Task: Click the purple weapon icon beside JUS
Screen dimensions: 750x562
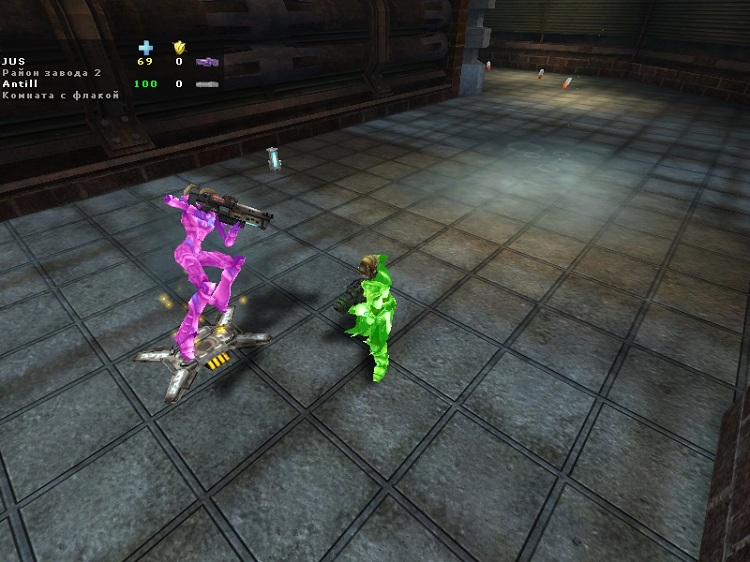Action: coord(207,62)
